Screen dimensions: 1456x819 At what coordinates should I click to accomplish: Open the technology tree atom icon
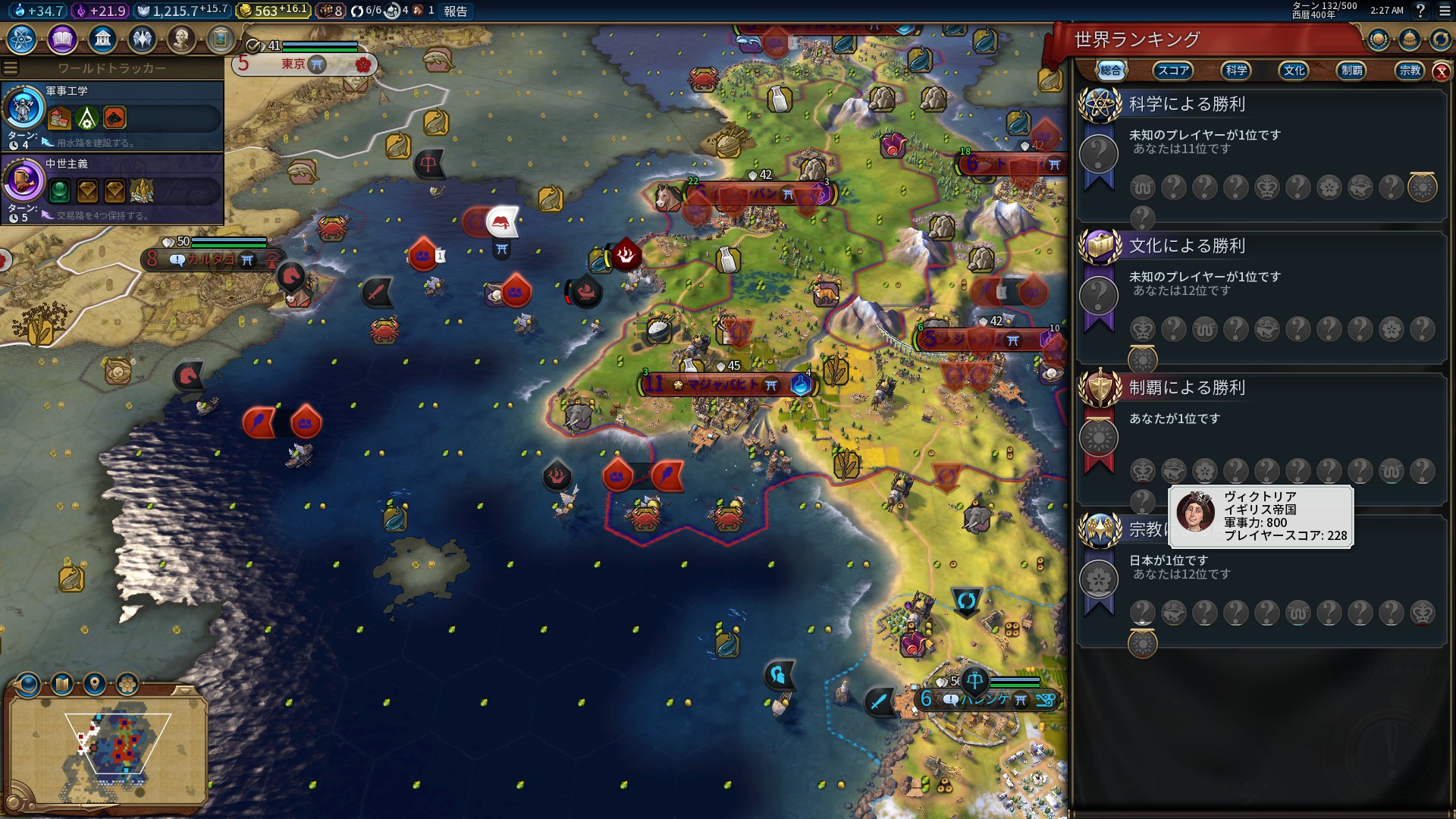[22, 39]
